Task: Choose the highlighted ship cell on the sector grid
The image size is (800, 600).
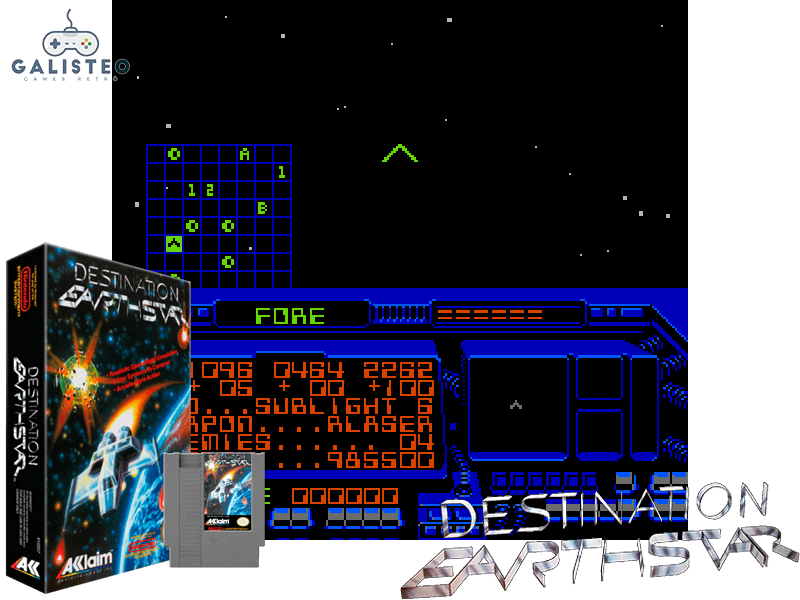Action: click(174, 243)
